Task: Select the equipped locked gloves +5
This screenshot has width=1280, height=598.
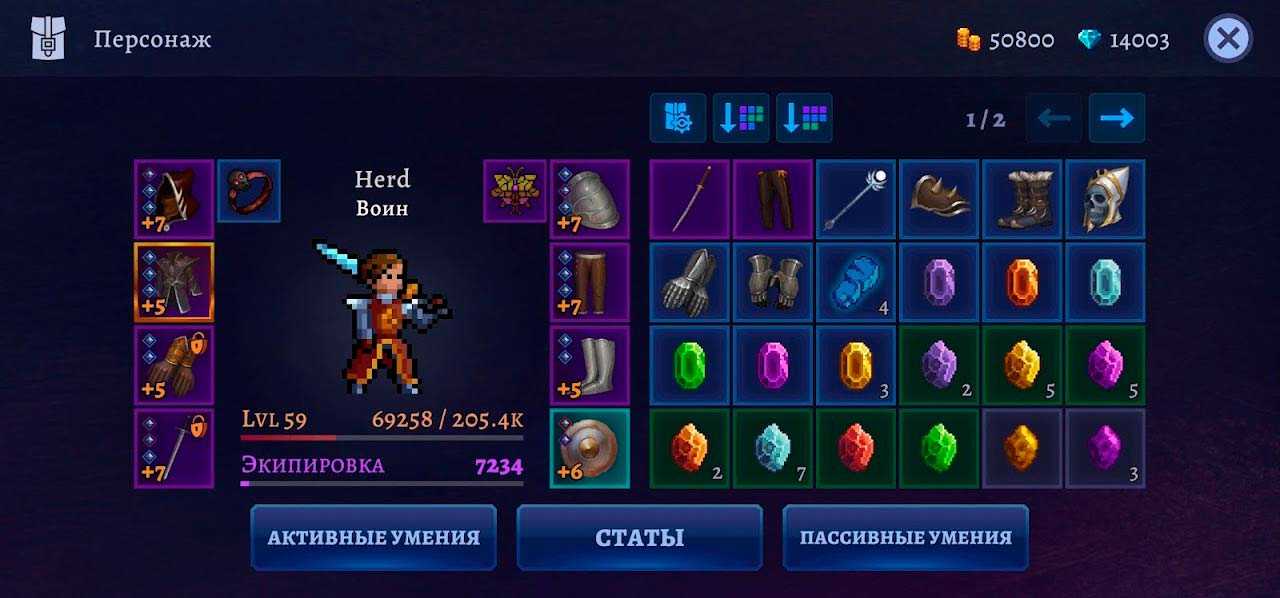Action: [174, 365]
